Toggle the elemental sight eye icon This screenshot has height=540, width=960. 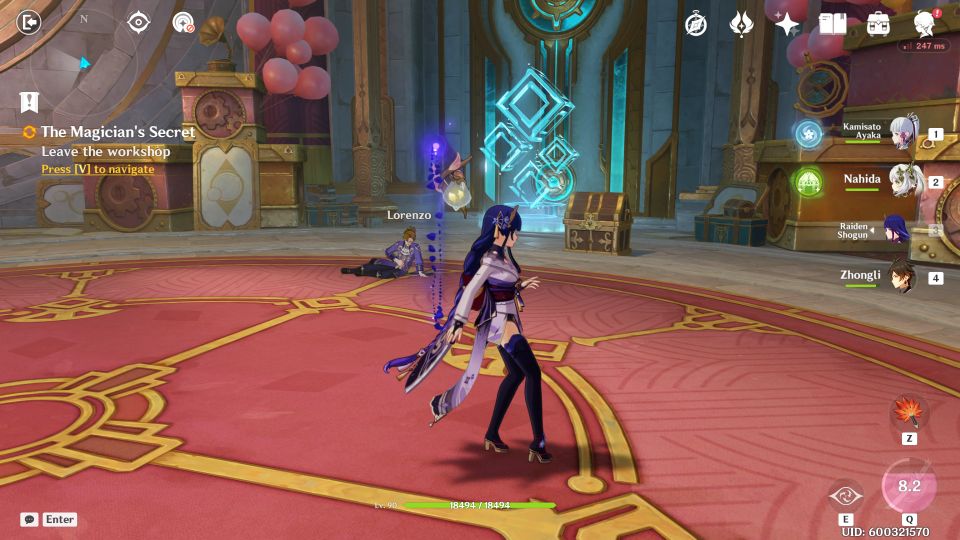click(138, 22)
